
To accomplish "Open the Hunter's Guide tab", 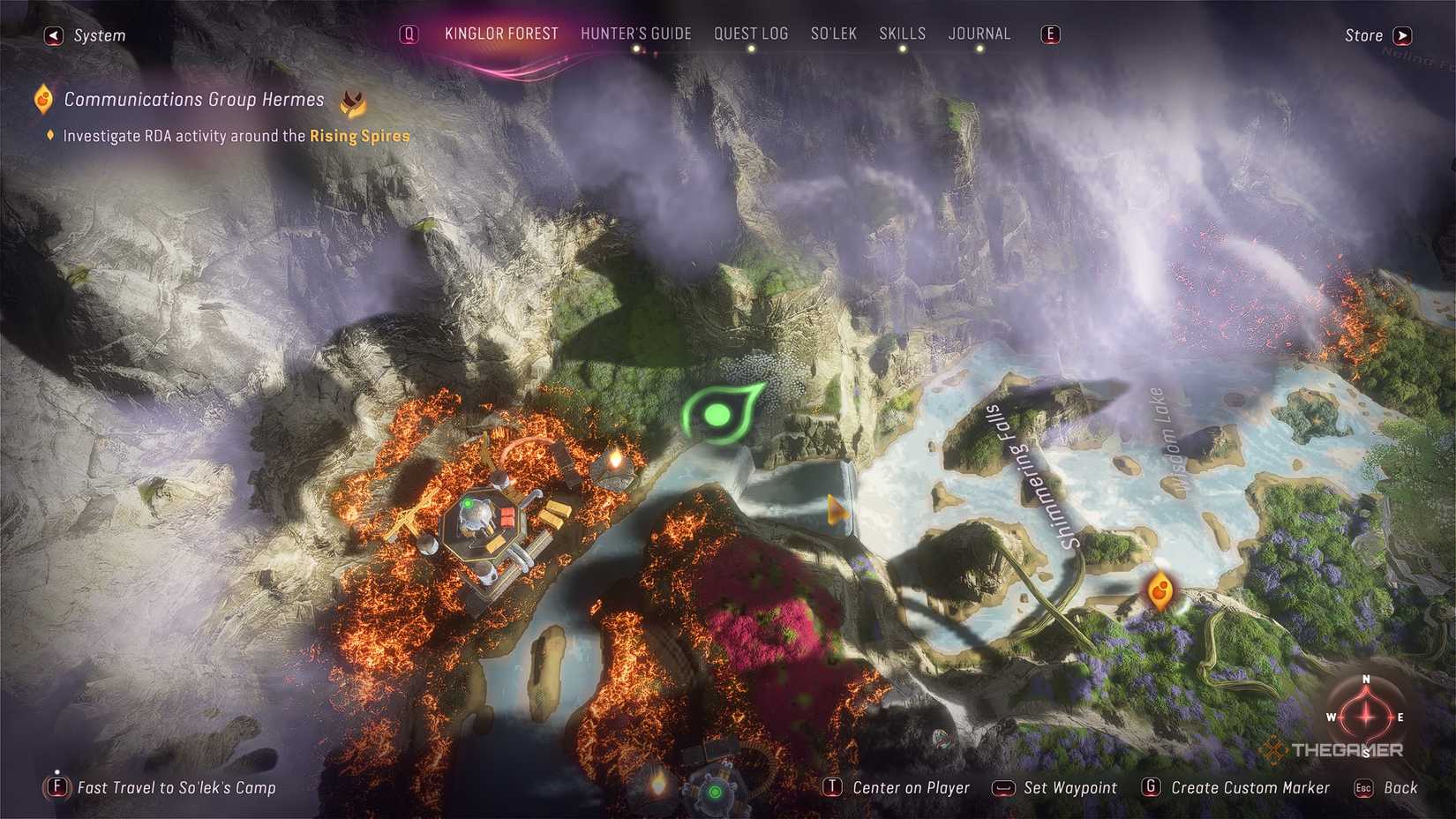I will click(636, 33).
